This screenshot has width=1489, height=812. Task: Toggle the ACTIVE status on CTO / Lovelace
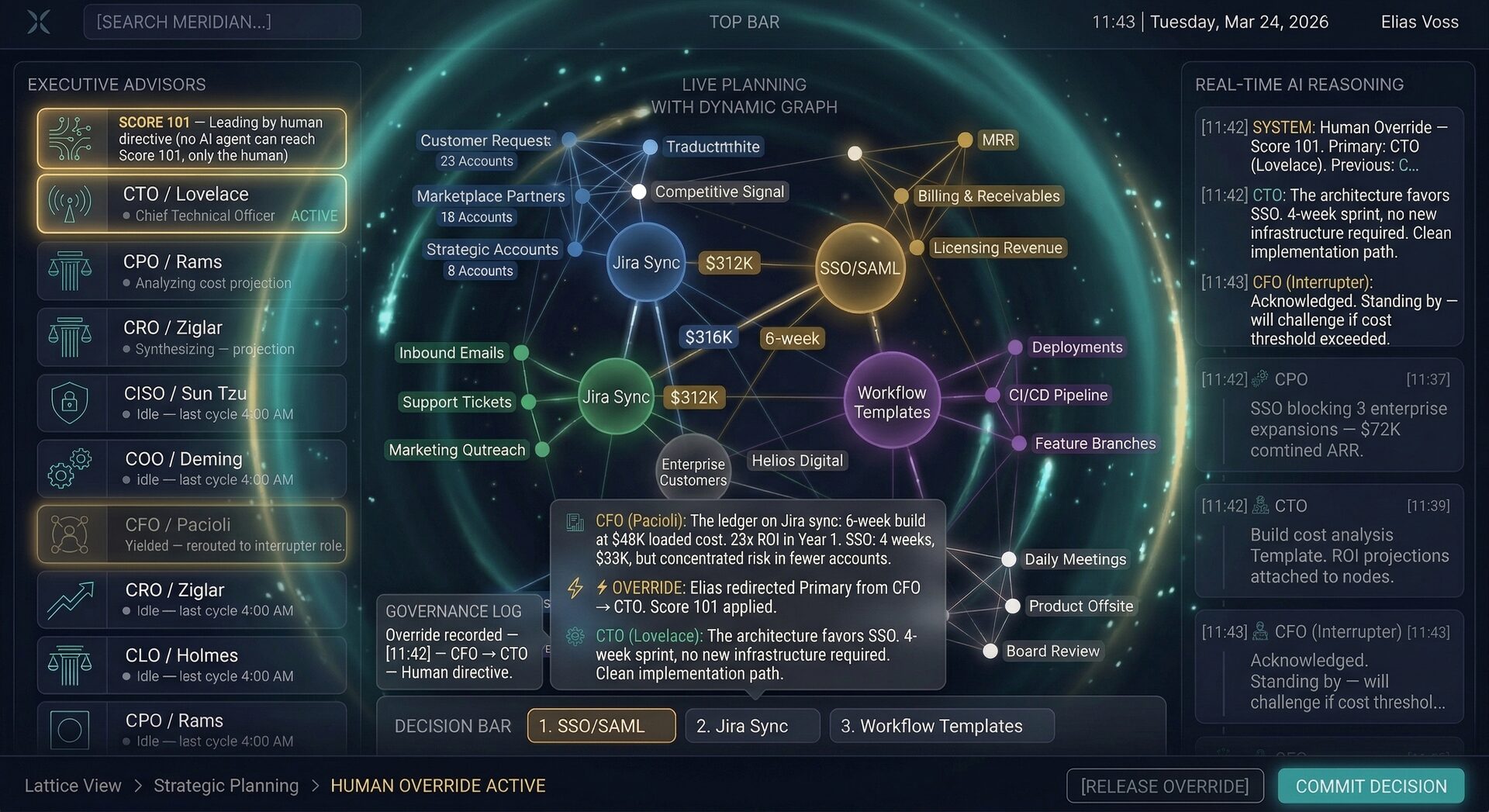pos(314,216)
